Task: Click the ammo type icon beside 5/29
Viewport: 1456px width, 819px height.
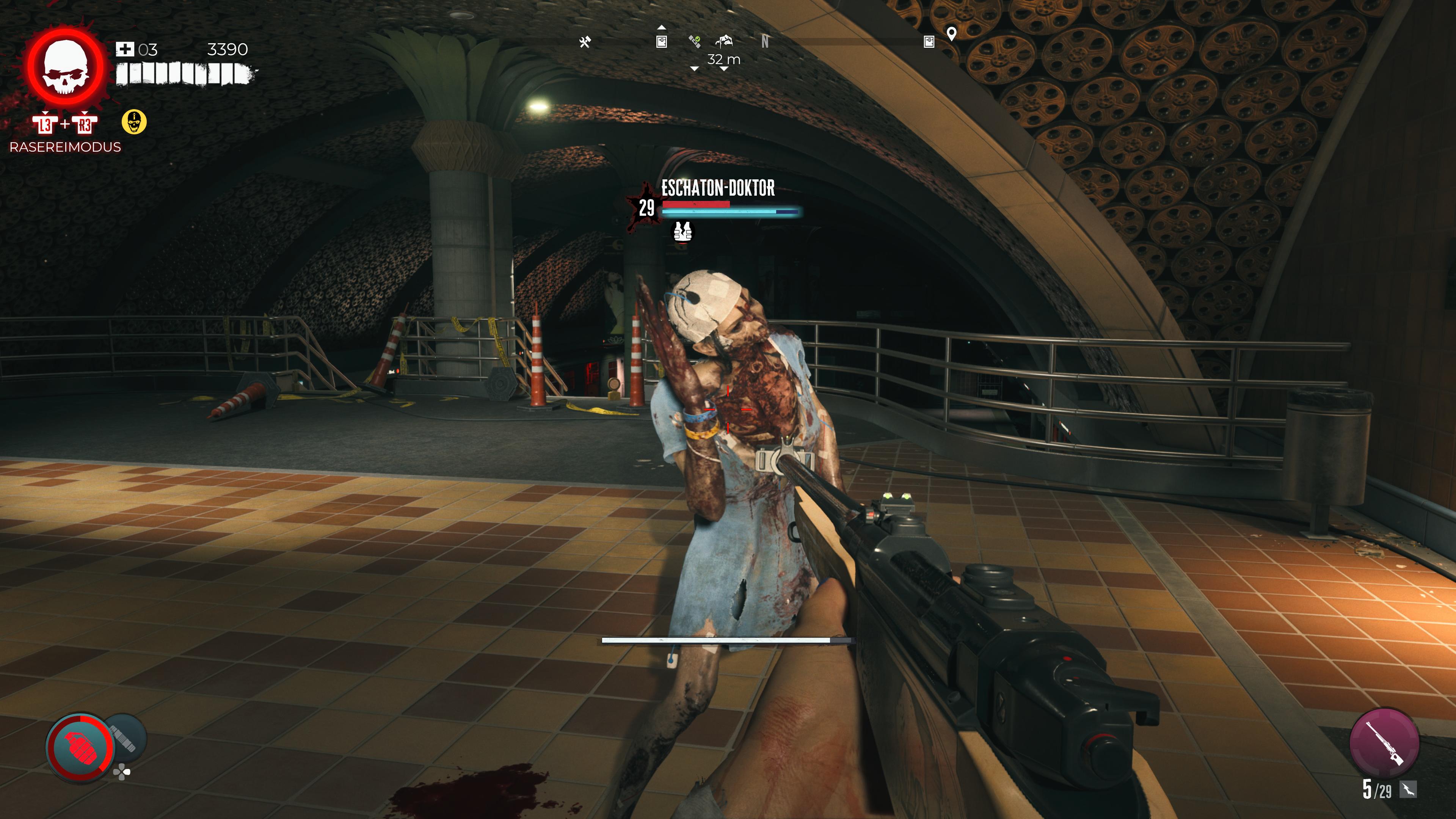Action: pos(1407,789)
